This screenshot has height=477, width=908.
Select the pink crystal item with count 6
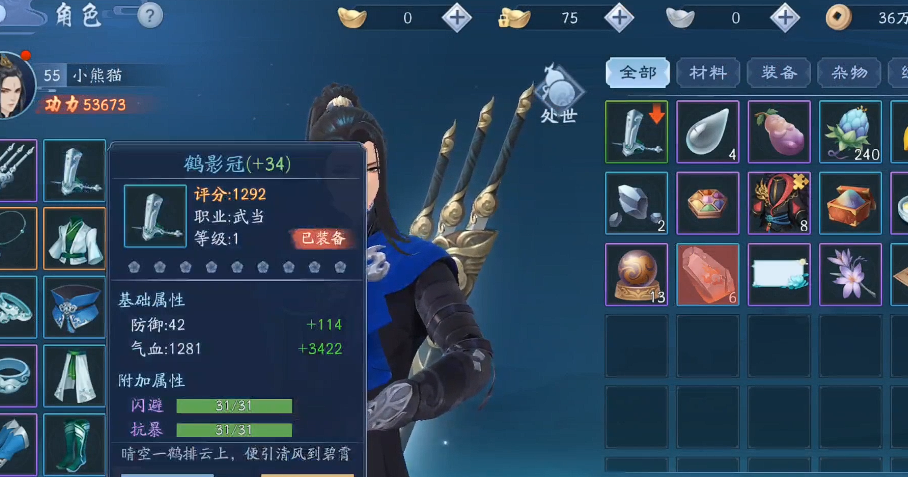[708, 274]
